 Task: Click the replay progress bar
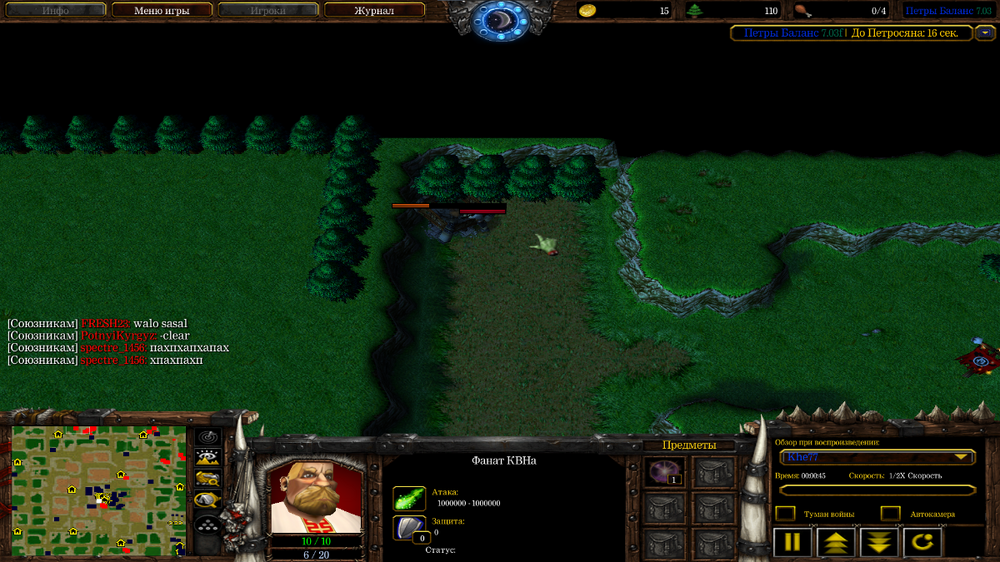pos(877,490)
